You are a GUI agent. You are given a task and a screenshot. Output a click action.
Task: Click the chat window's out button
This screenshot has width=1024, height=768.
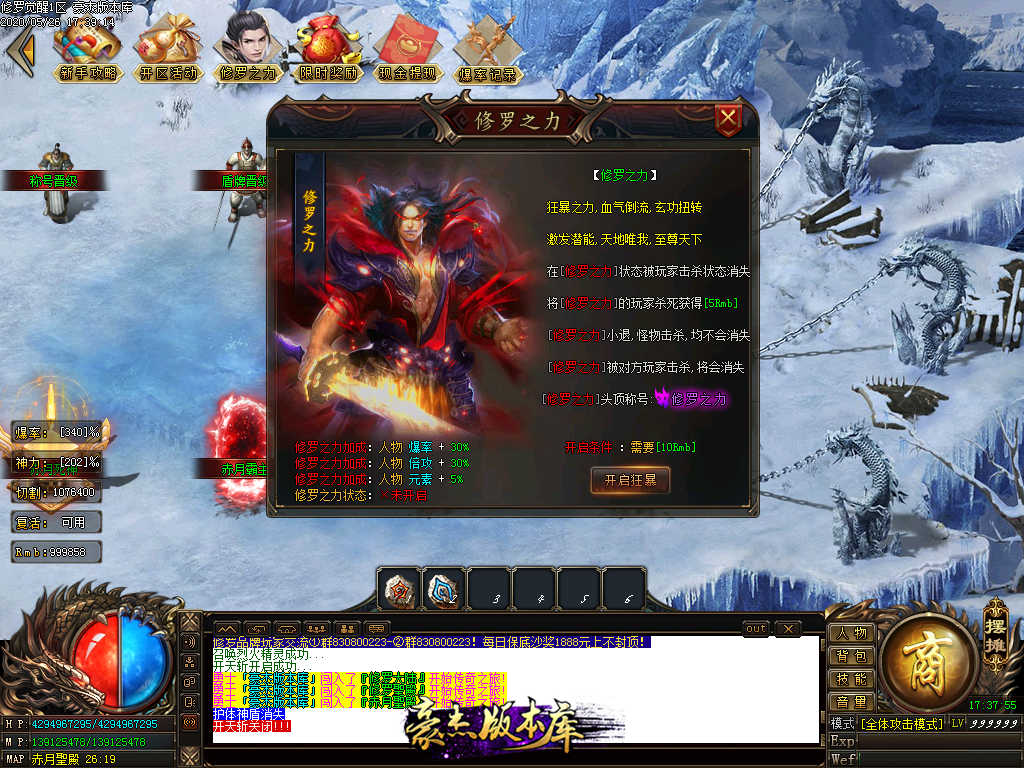coord(756,629)
